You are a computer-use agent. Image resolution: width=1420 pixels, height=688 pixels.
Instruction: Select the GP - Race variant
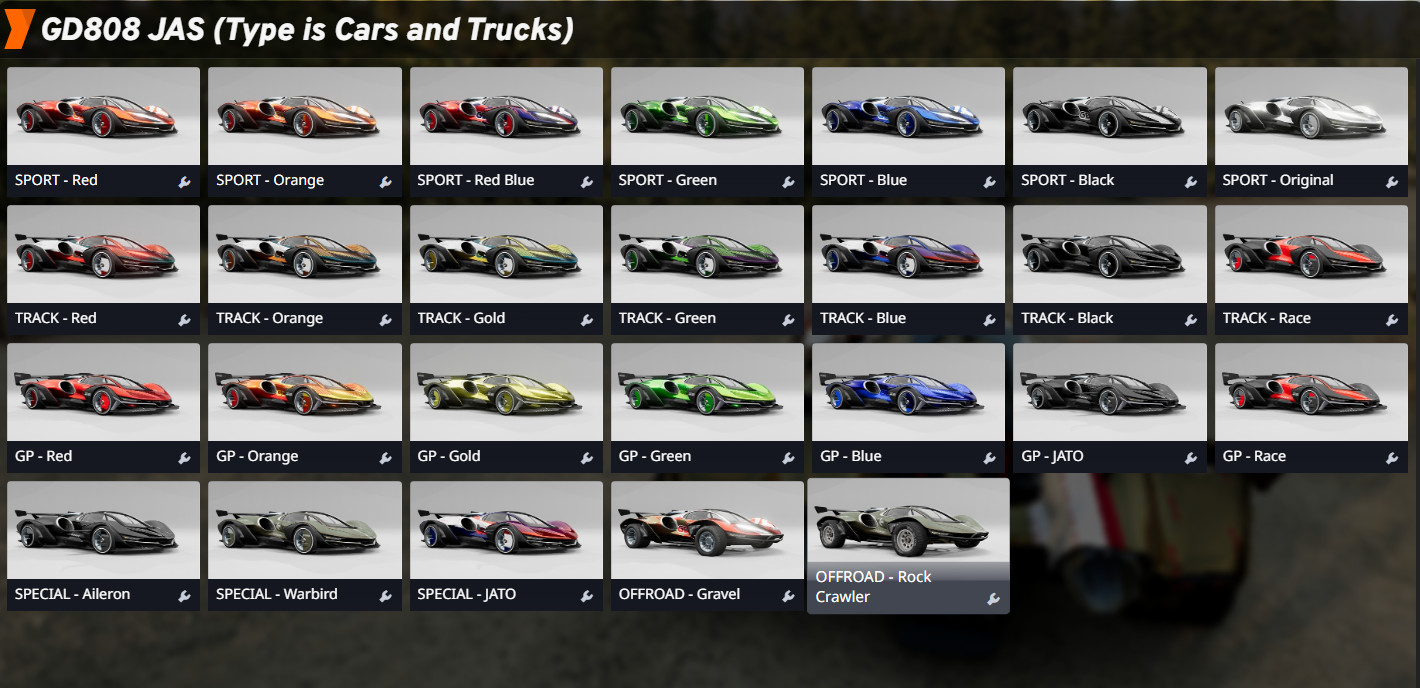(1311, 394)
